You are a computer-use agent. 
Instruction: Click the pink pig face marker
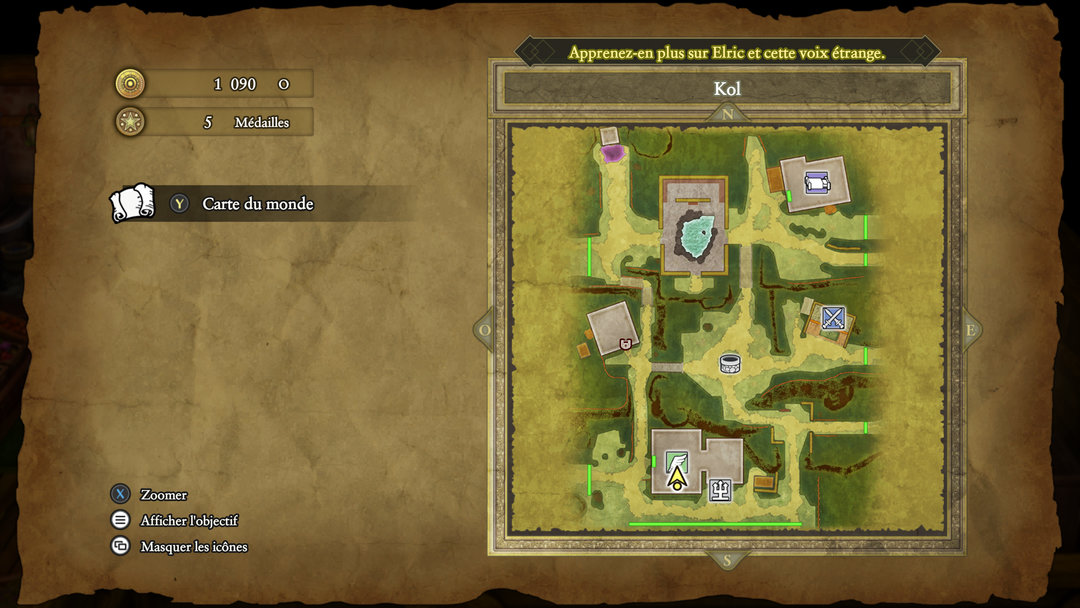[x=626, y=344]
